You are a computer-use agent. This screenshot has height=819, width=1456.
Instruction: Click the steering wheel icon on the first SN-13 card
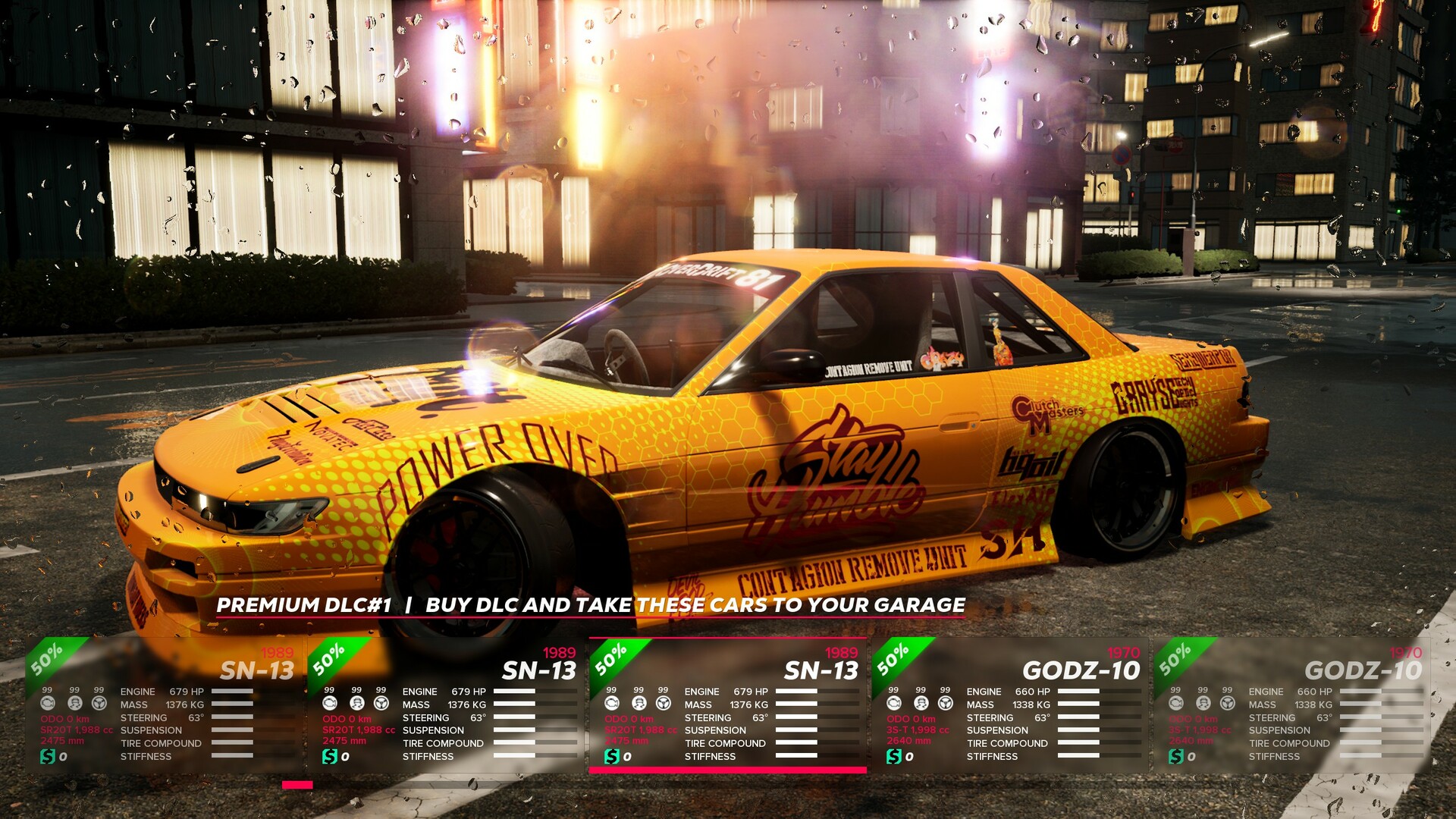click(x=99, y=704)
